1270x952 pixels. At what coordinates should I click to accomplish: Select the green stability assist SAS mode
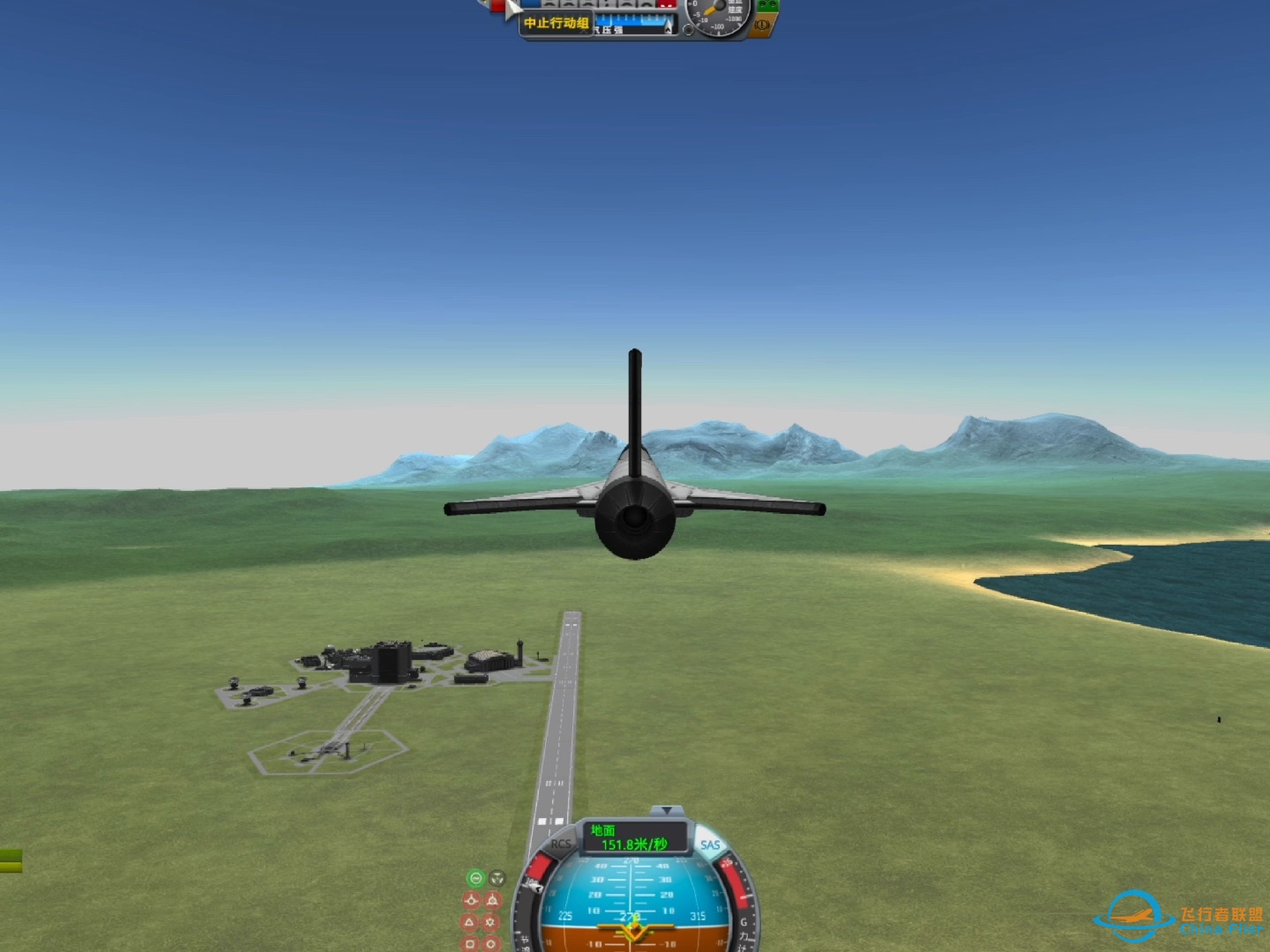point(475,878)
